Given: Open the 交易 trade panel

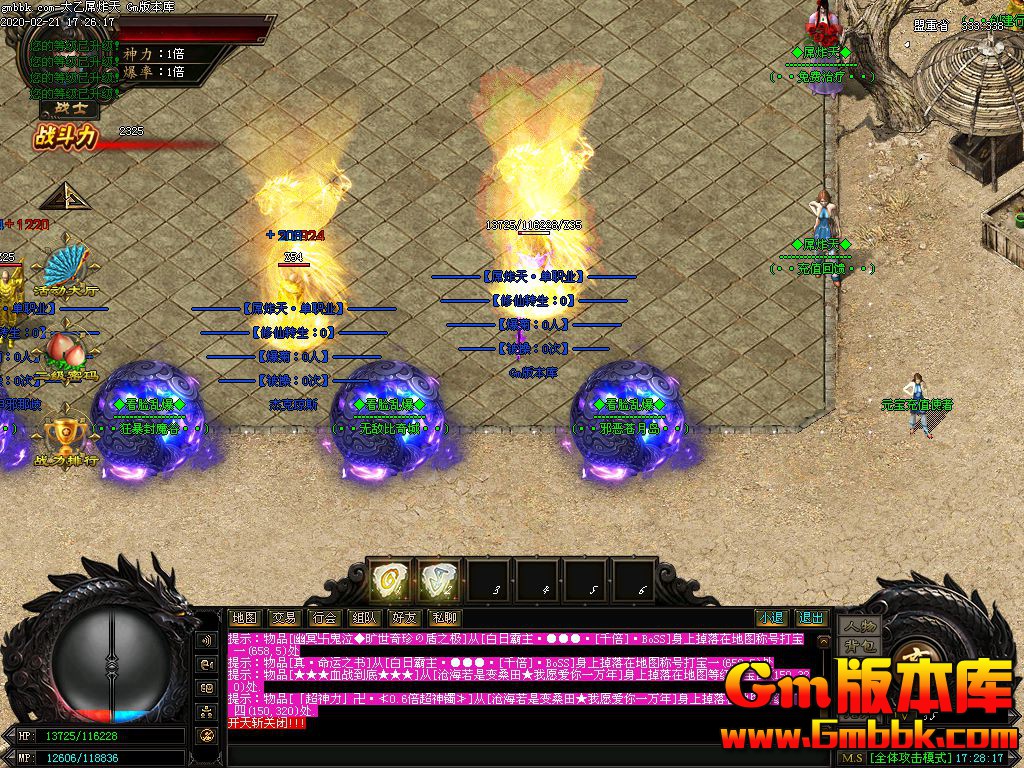Looking at the screenshot, I should pyautogui.click(x=284, y=618).
